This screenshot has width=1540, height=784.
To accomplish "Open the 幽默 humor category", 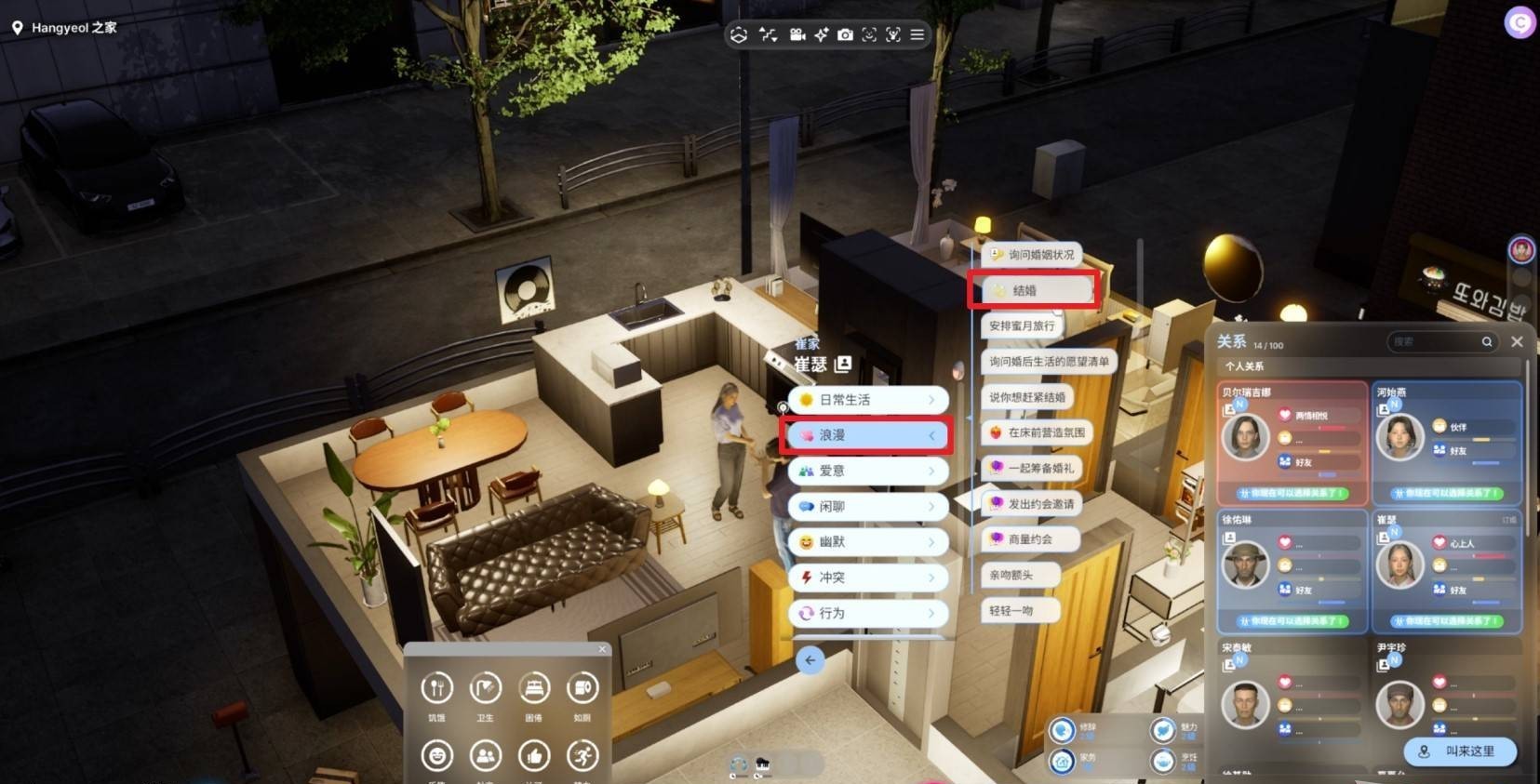I will point(866,542).
